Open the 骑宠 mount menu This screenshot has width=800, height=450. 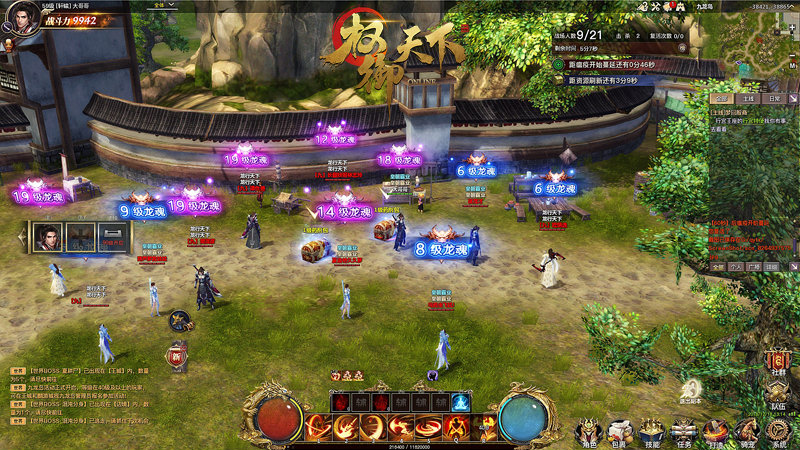746,429
